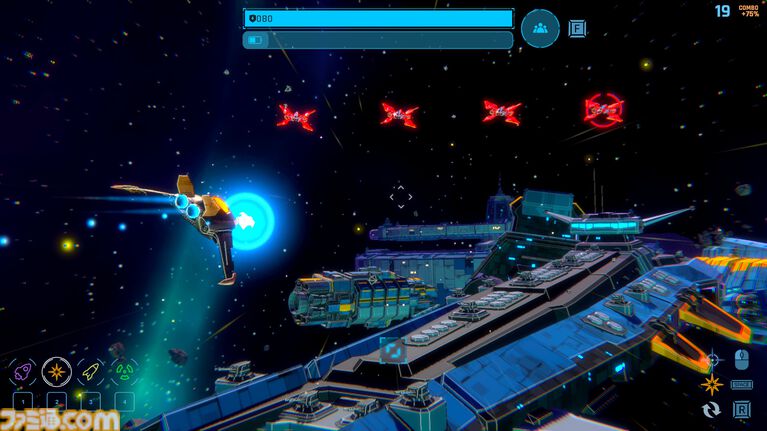
Task: Click the crosshair targeting icon
Action: [x=712, y=359]
